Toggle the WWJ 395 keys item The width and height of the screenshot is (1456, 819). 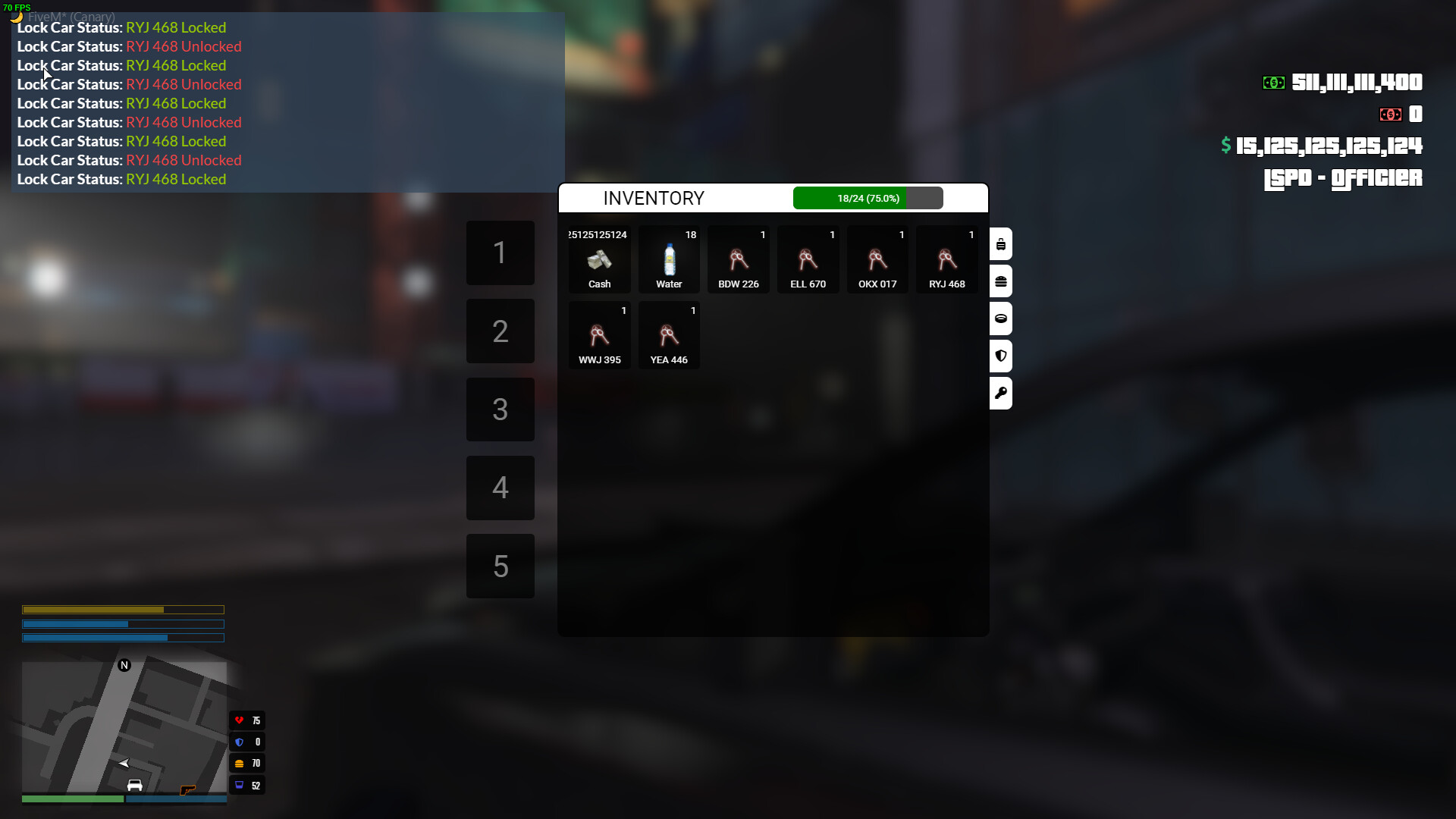(x=599, y=335)
